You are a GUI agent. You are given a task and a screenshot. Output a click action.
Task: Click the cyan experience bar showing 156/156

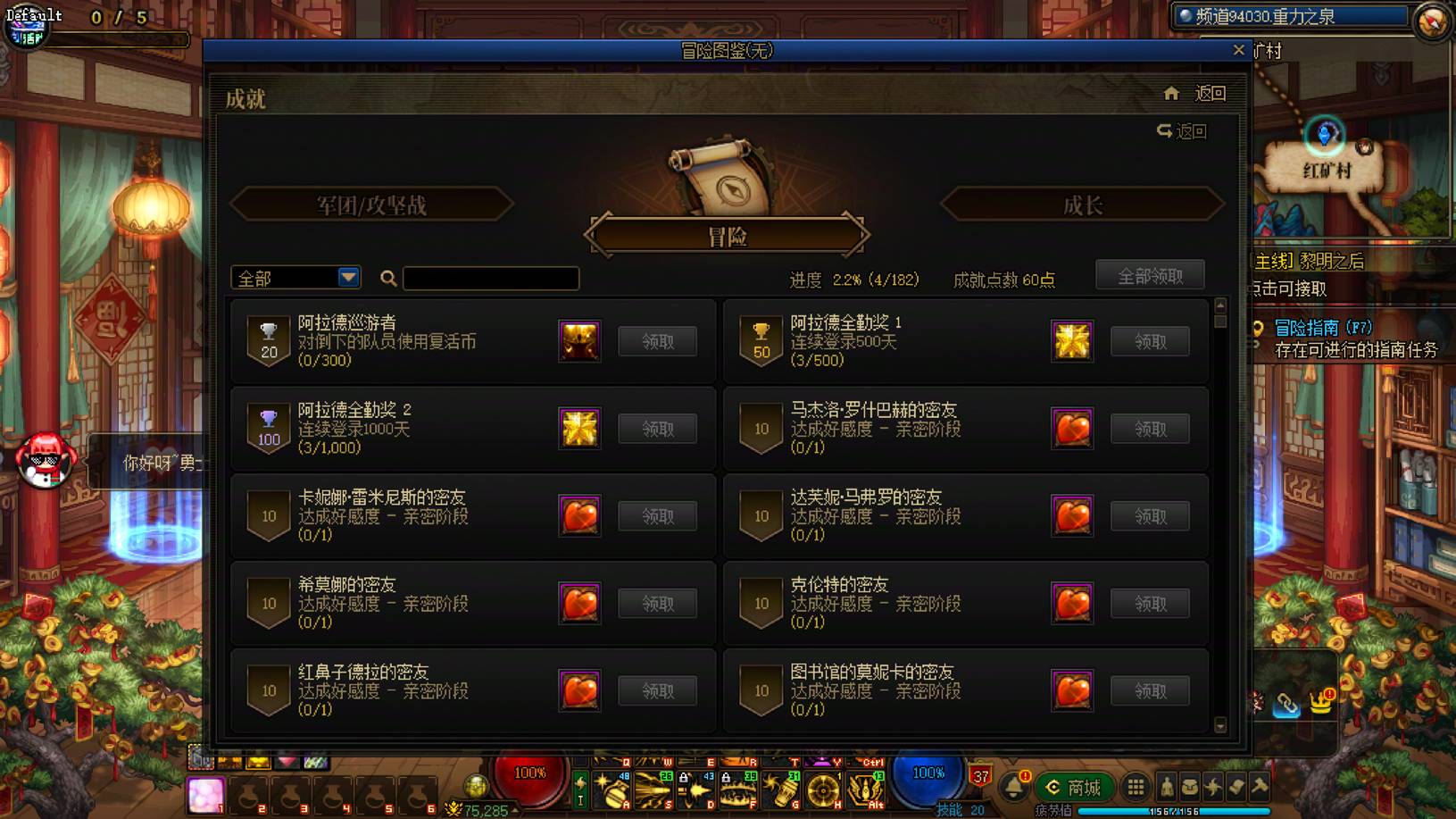tap(1175, 809)
